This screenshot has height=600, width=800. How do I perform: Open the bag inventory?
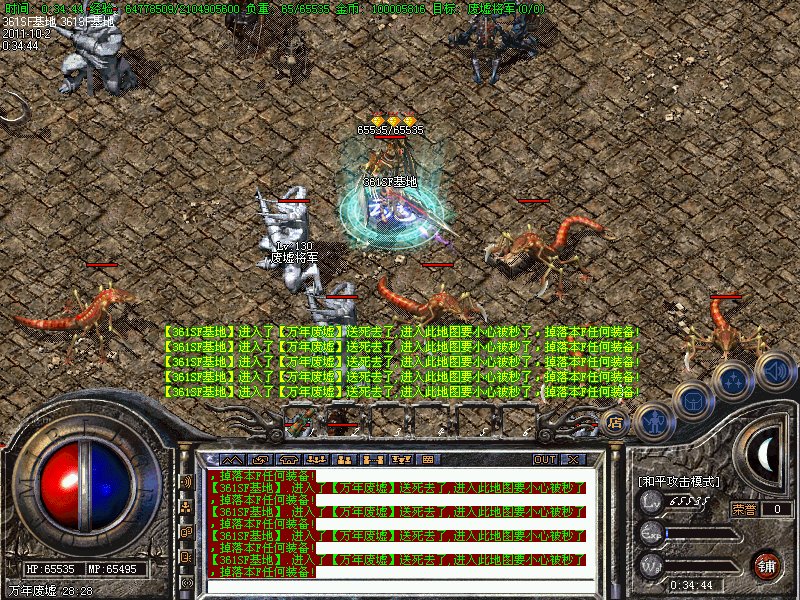(x=692, y=399)
